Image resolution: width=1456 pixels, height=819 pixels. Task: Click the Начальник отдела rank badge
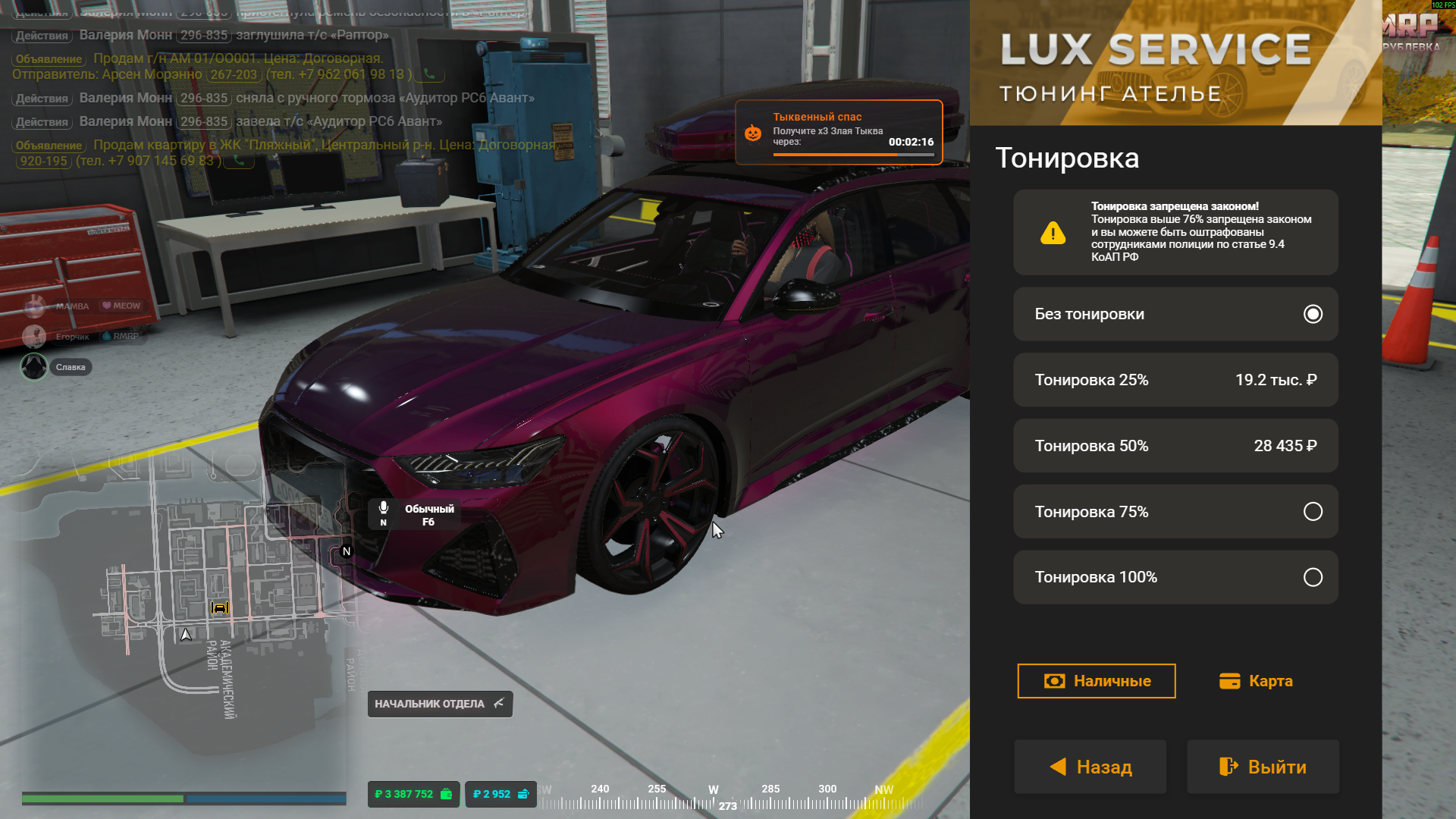point(440,704)
